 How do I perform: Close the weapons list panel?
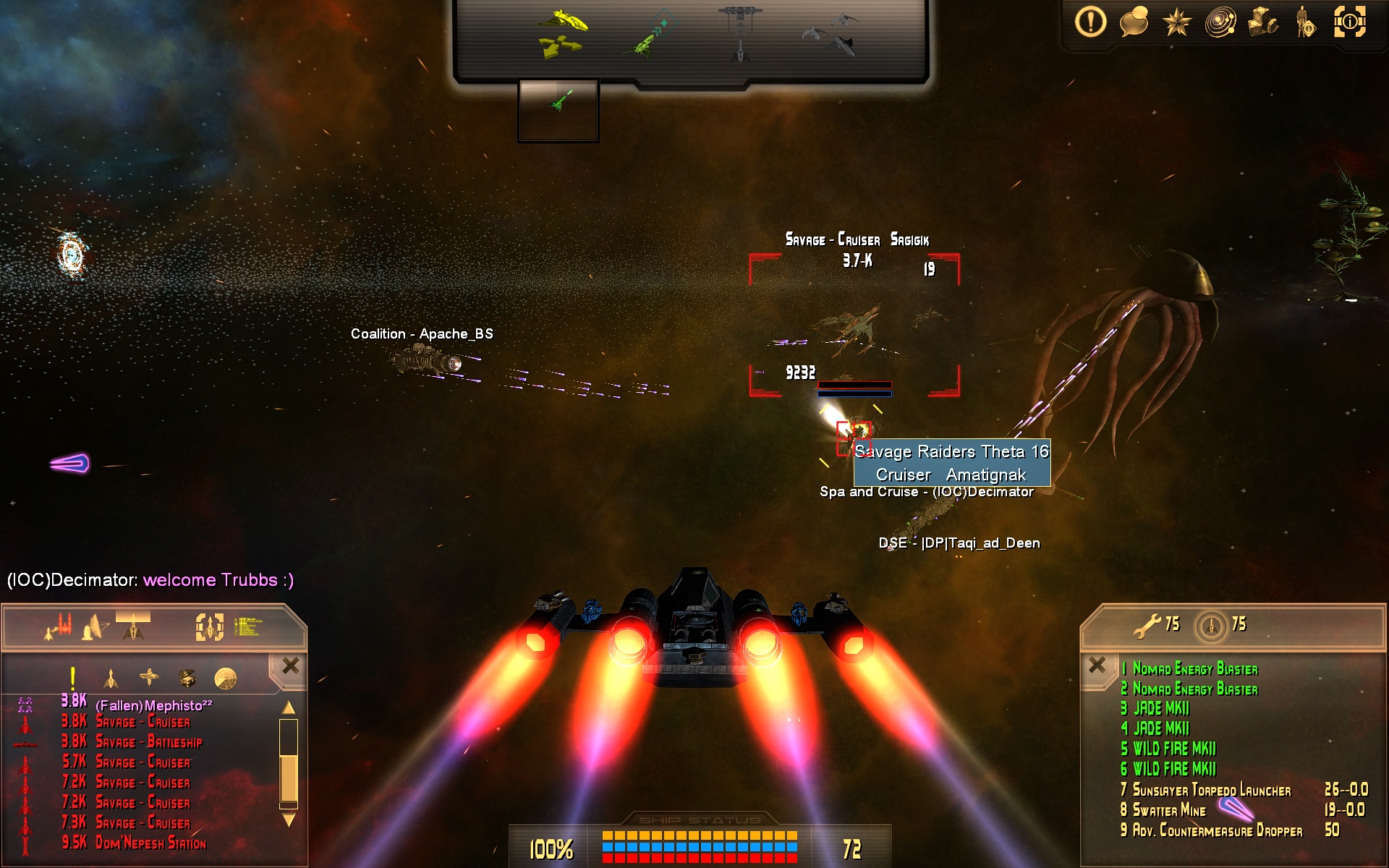(x=1097, y=665)
